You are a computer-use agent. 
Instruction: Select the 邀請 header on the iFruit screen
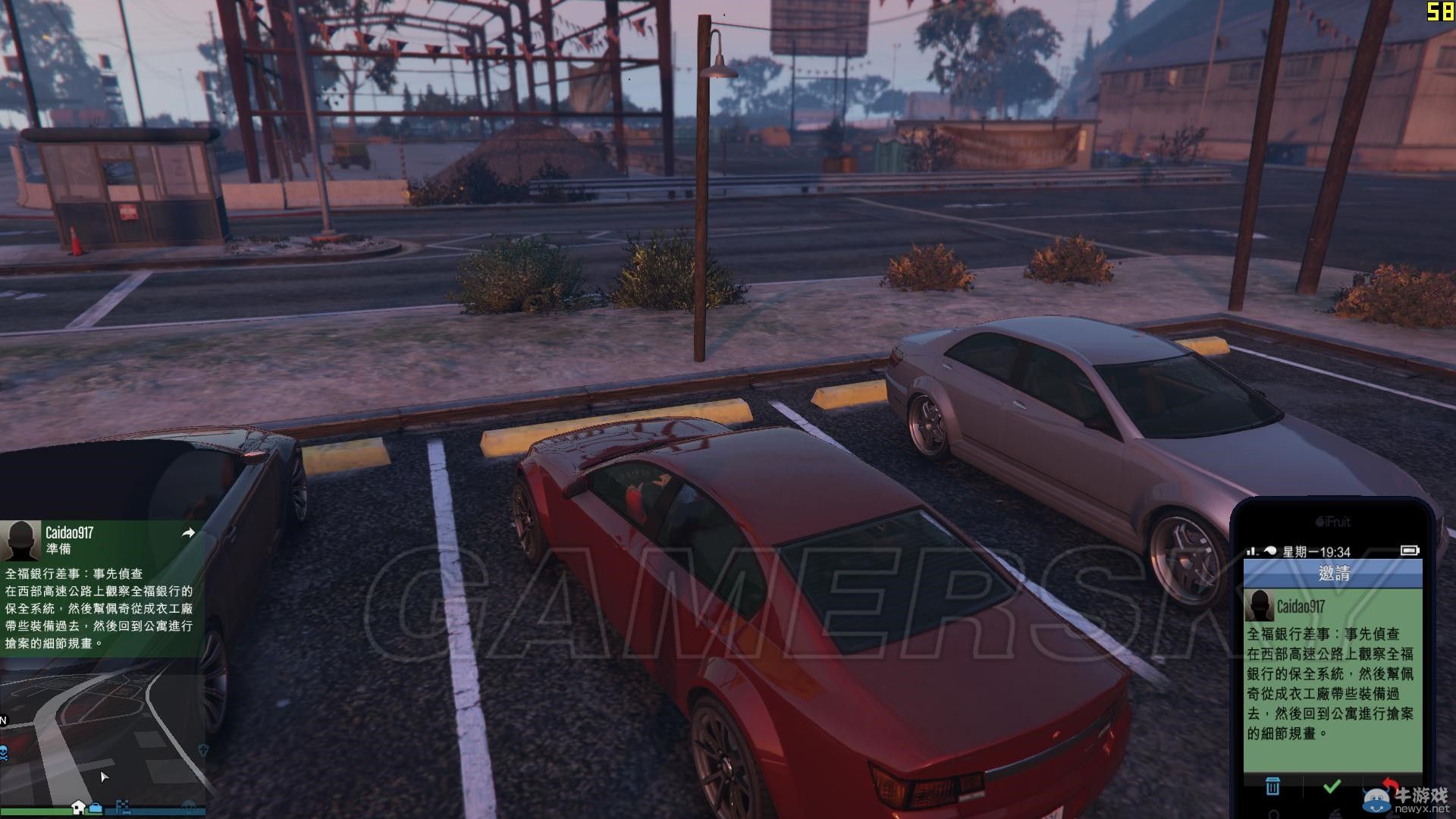(1335, 574)
